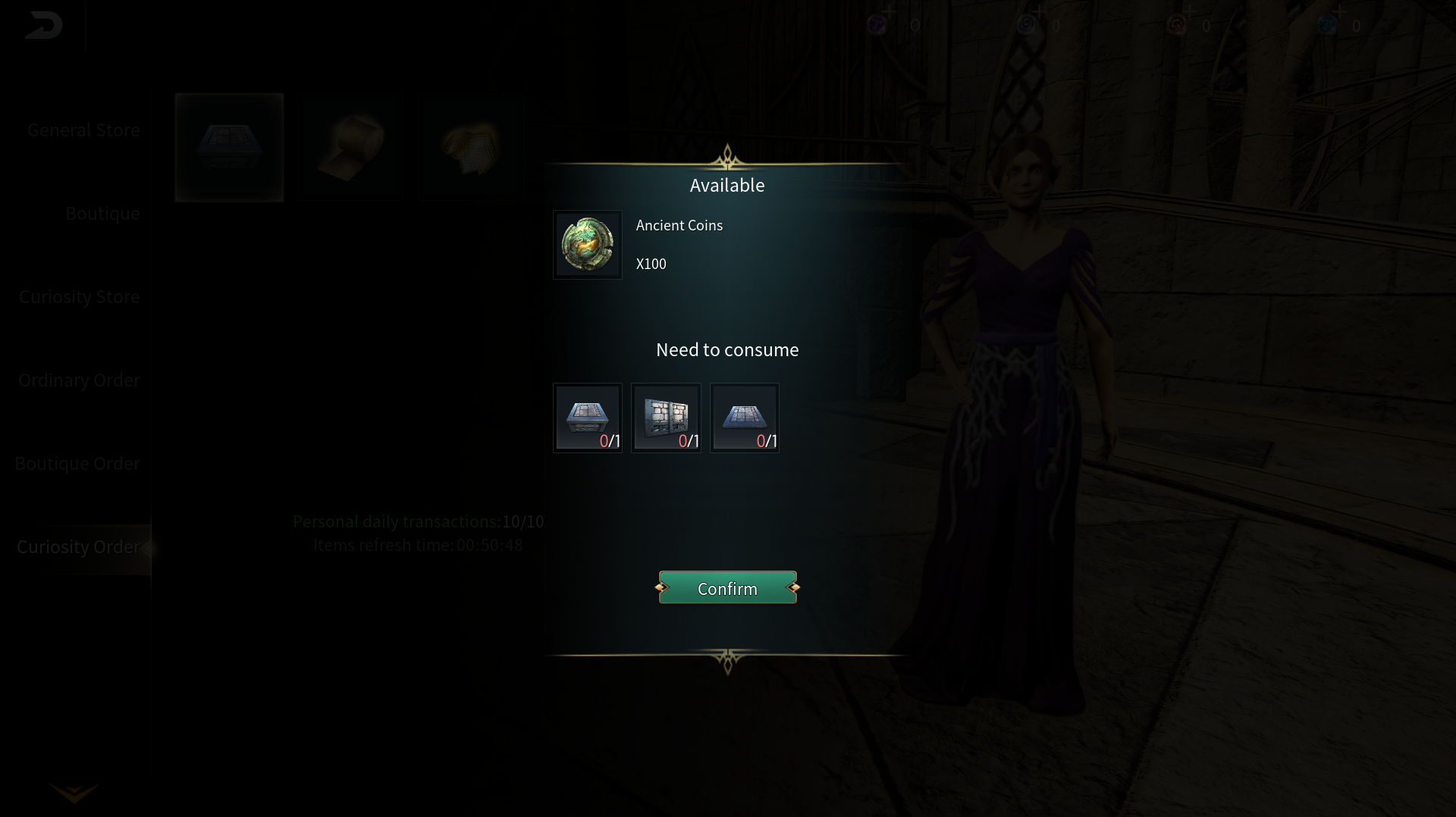The height and width of the screenshot is (817, 1456).
Task: Show the Ordinary Order tab
Action: (x=79, y=380)
